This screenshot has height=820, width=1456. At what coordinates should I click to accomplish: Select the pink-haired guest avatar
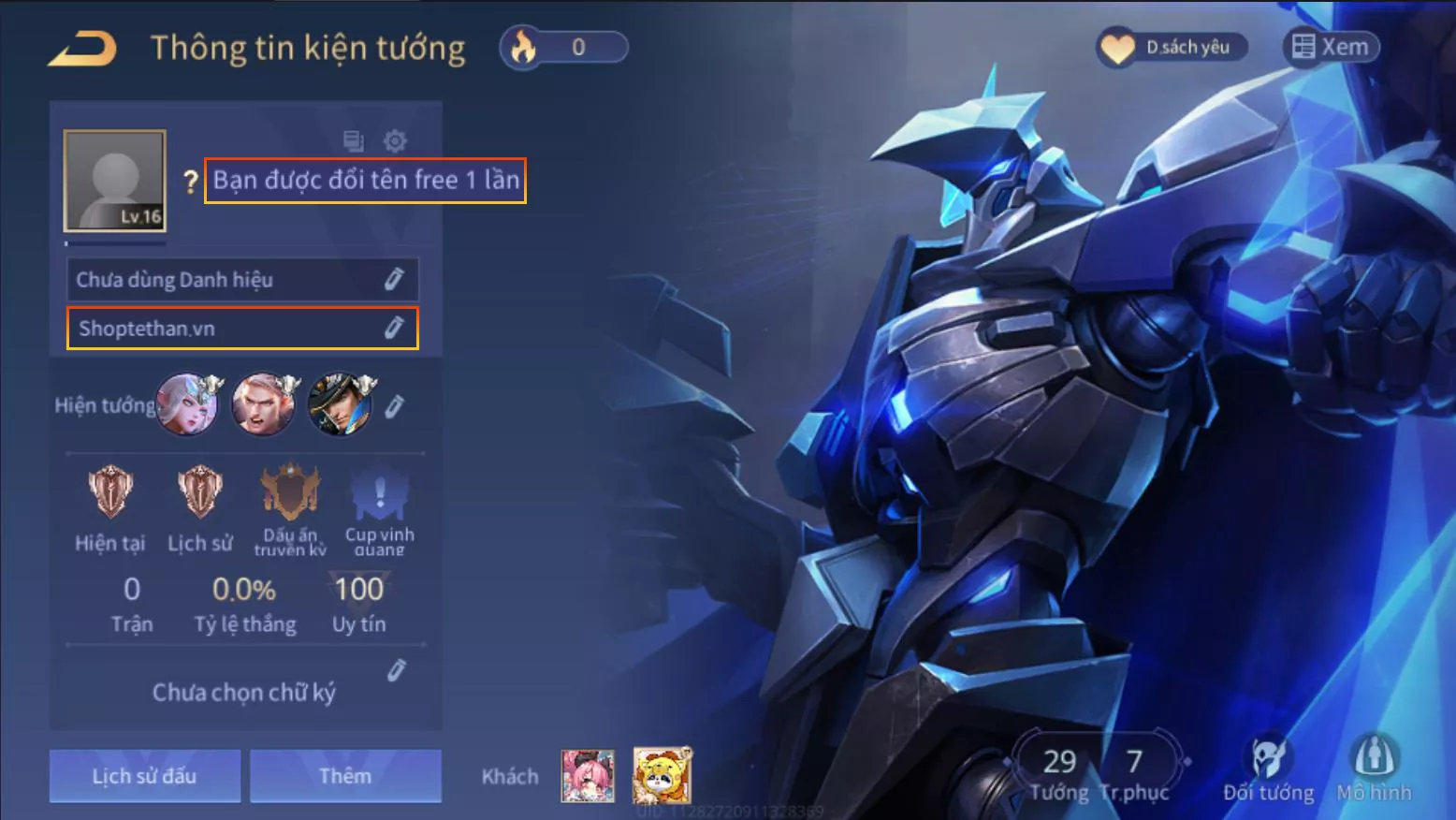[588, 776]
